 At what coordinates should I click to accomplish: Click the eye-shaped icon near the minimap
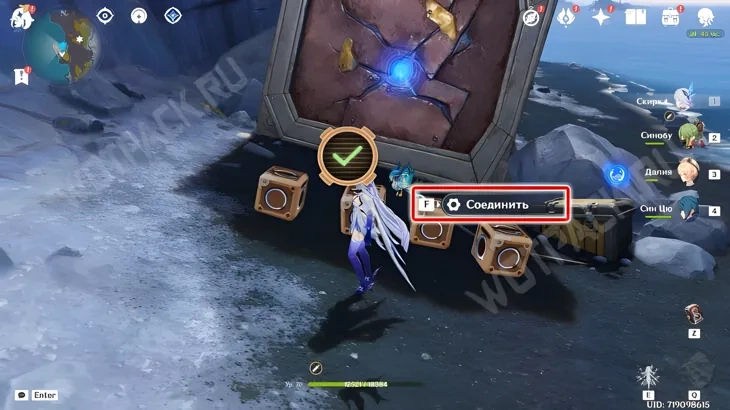point(104,15)
